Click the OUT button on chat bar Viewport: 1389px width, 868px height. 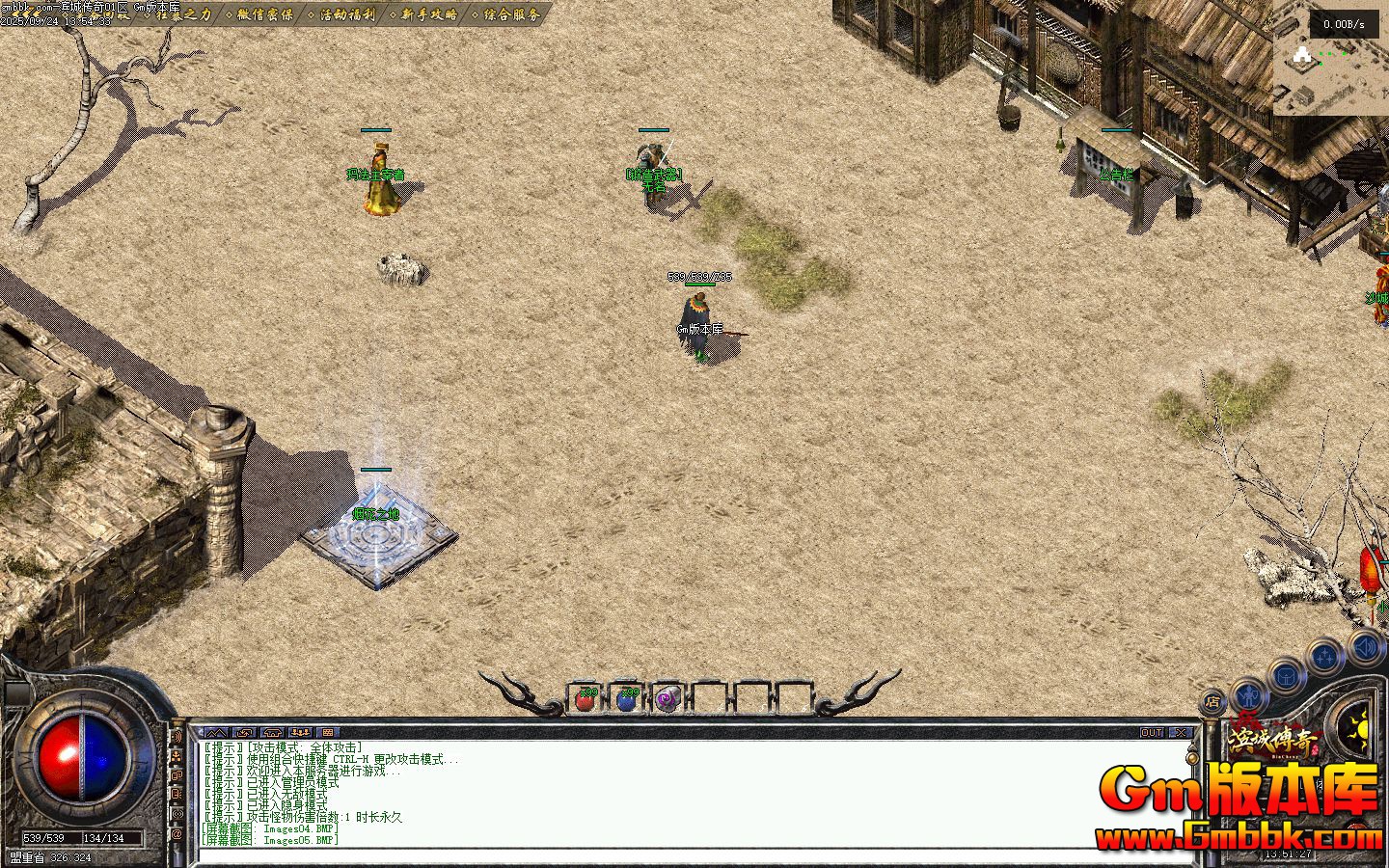pos(1152,732)
